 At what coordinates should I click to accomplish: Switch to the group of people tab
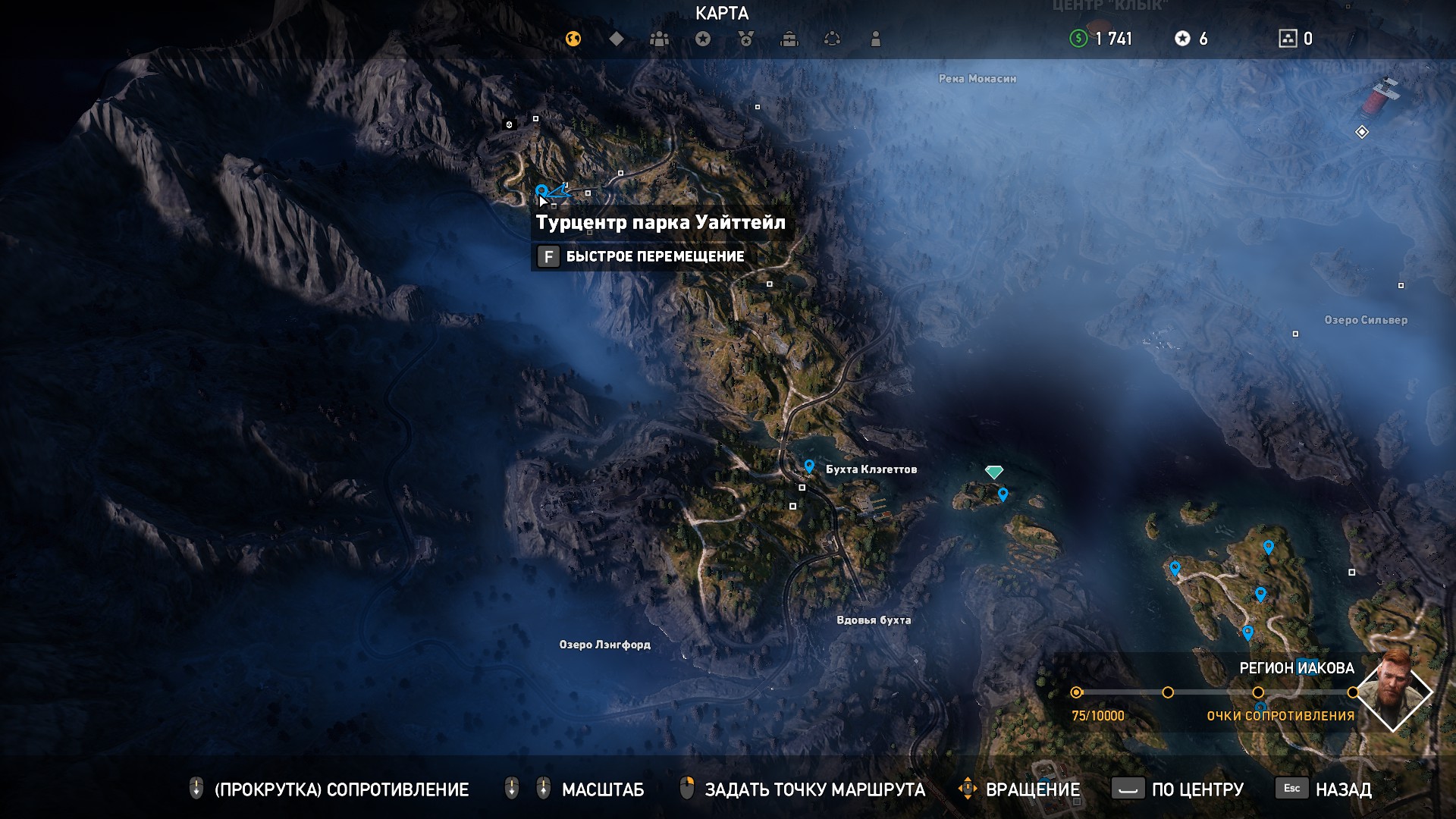[x=659, y=39]
